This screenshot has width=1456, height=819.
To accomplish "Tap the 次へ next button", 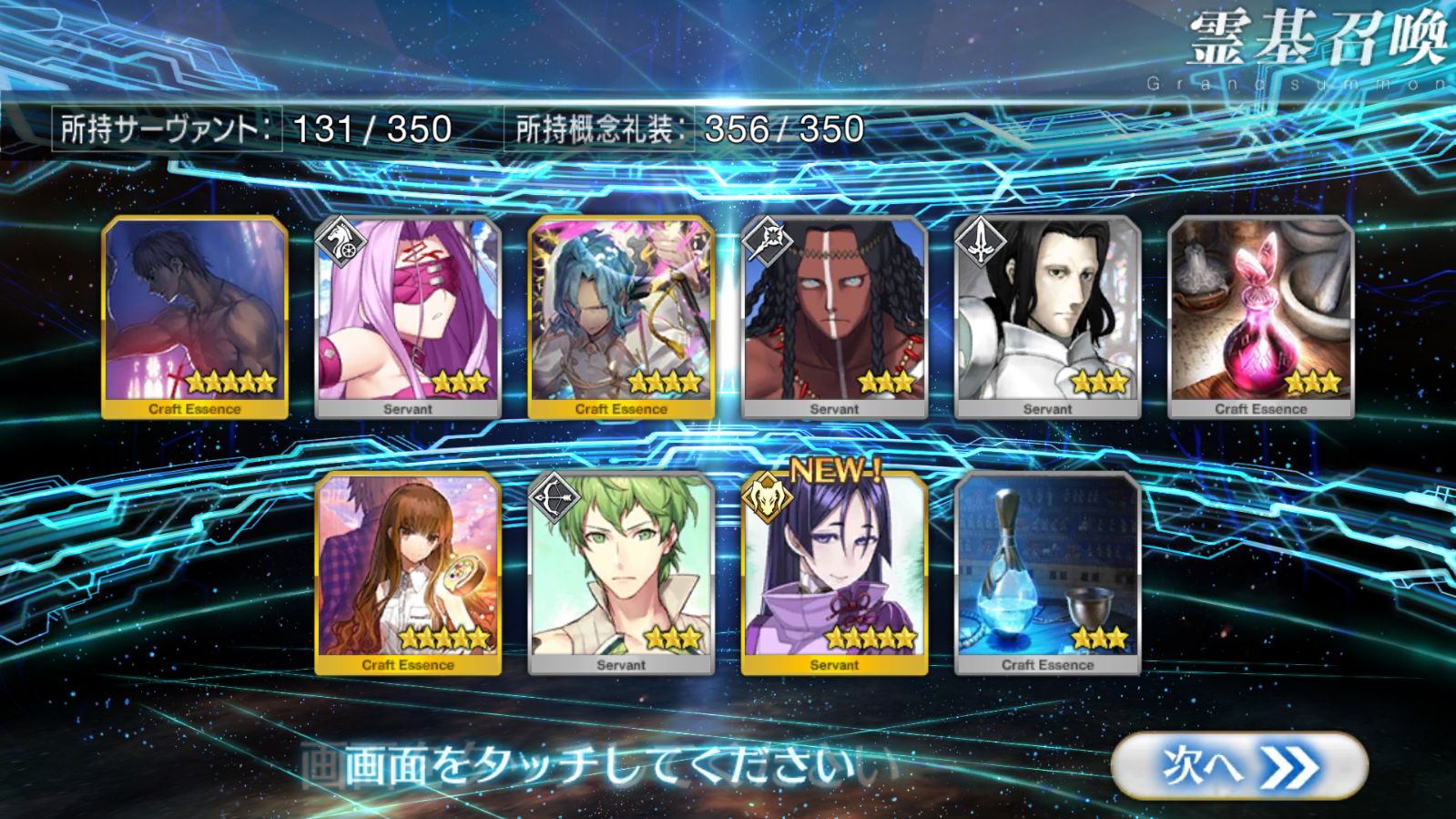I will click(x=1238, y=767).
